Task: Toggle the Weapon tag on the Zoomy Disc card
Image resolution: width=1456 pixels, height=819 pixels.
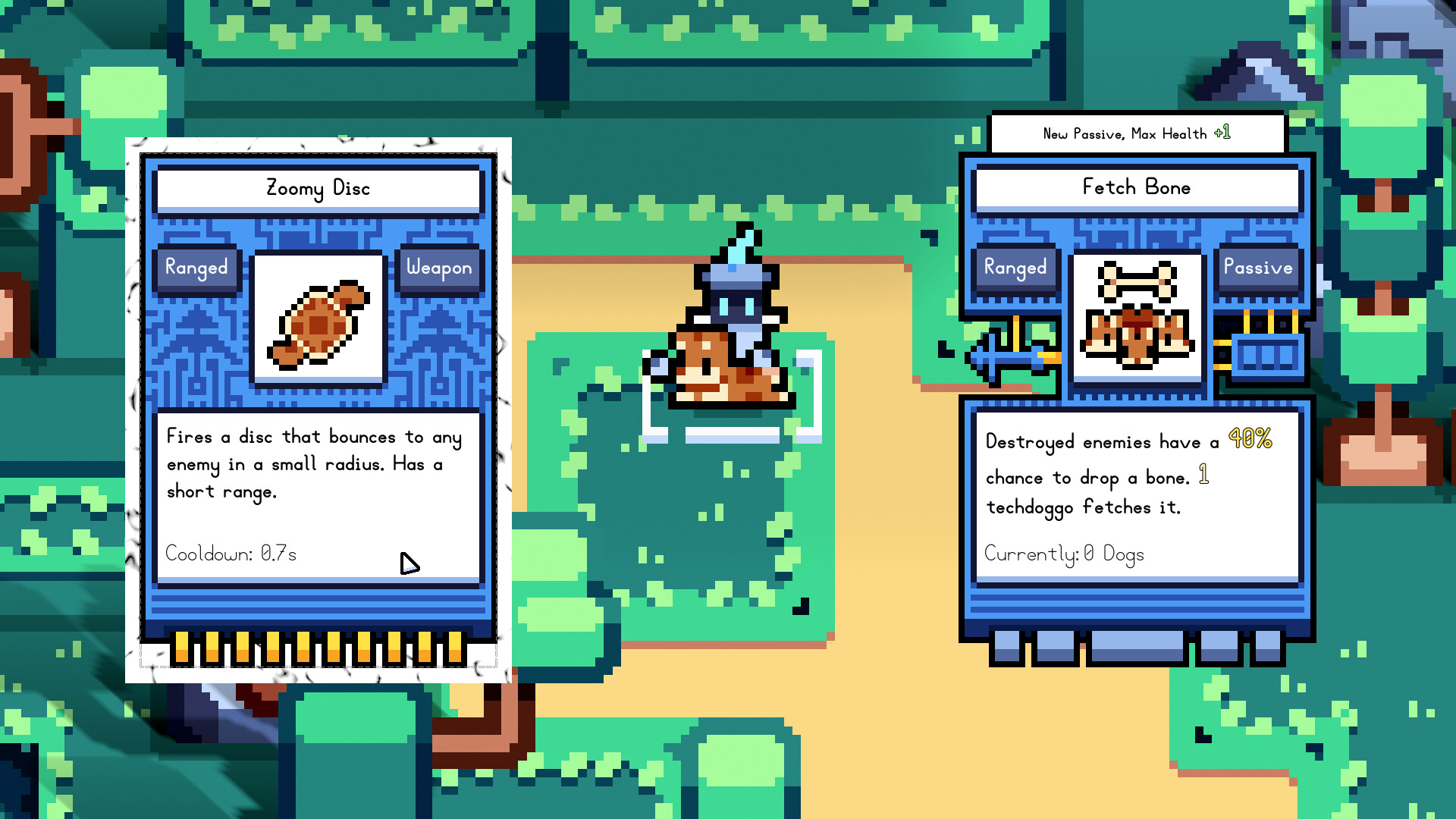Action: [439, 268]
